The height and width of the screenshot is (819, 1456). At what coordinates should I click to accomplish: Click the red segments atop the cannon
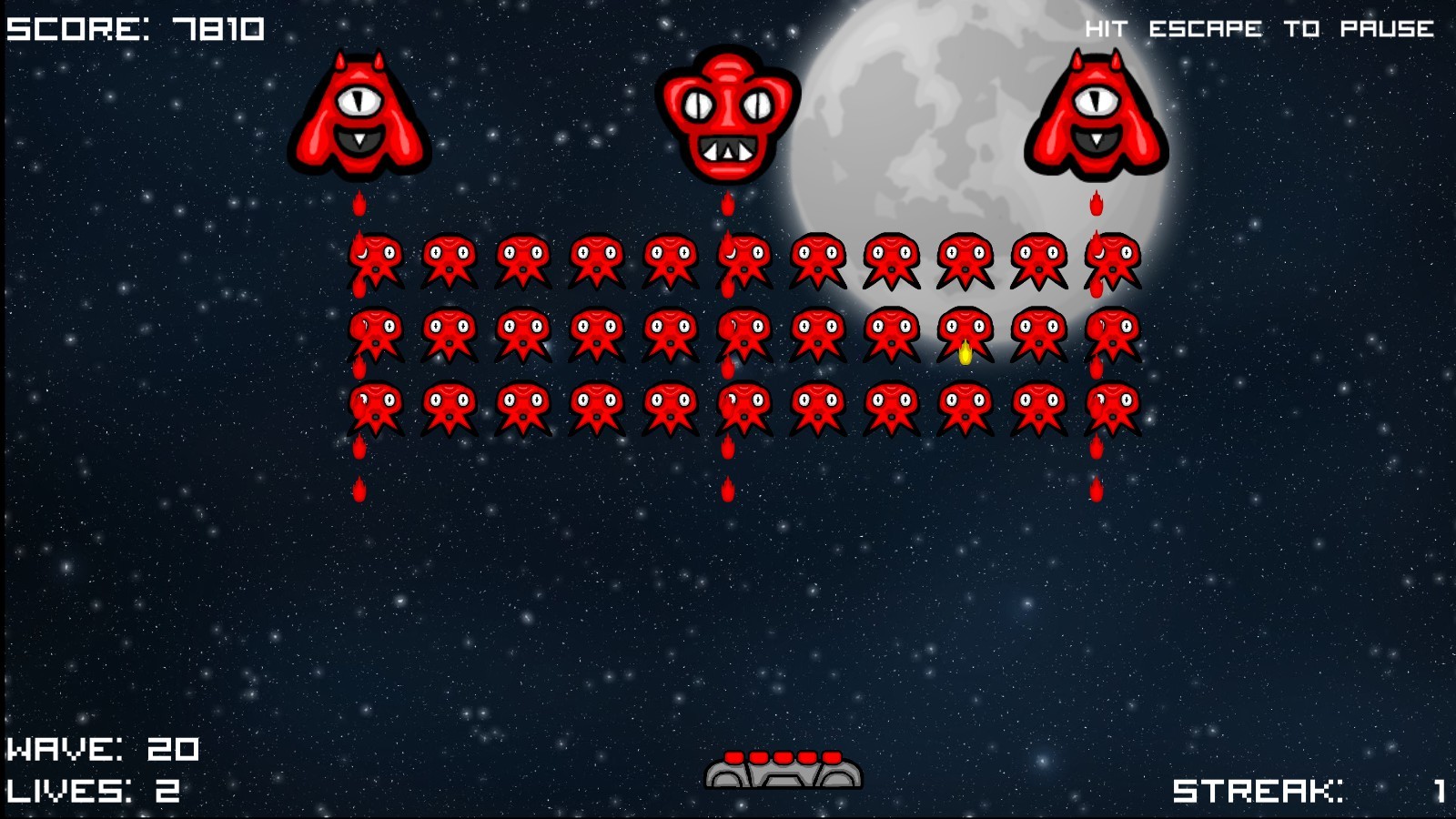pyautogui.click(x=783, y=758)
